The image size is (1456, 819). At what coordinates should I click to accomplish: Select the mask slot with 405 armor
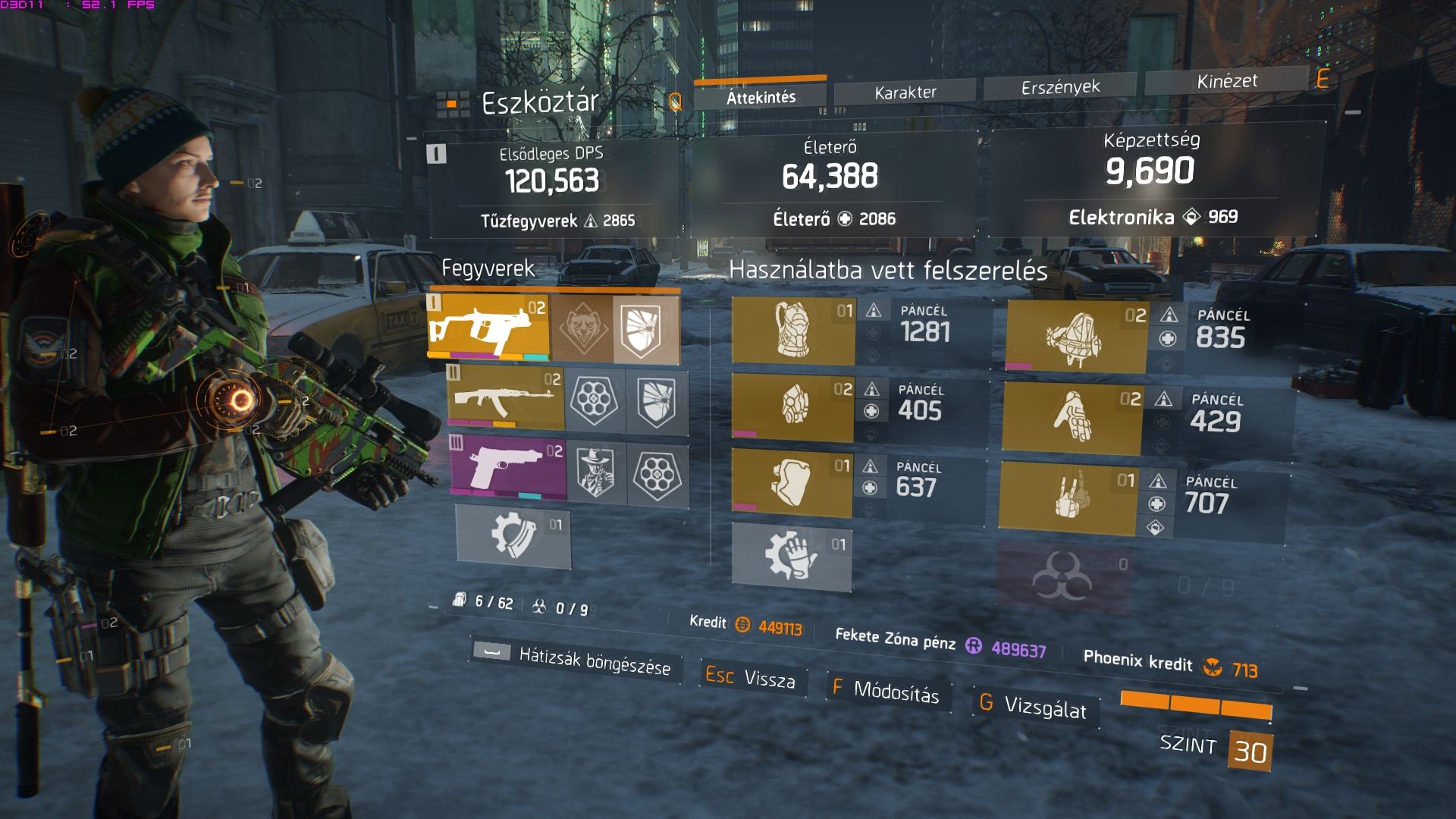click(792, 405)
